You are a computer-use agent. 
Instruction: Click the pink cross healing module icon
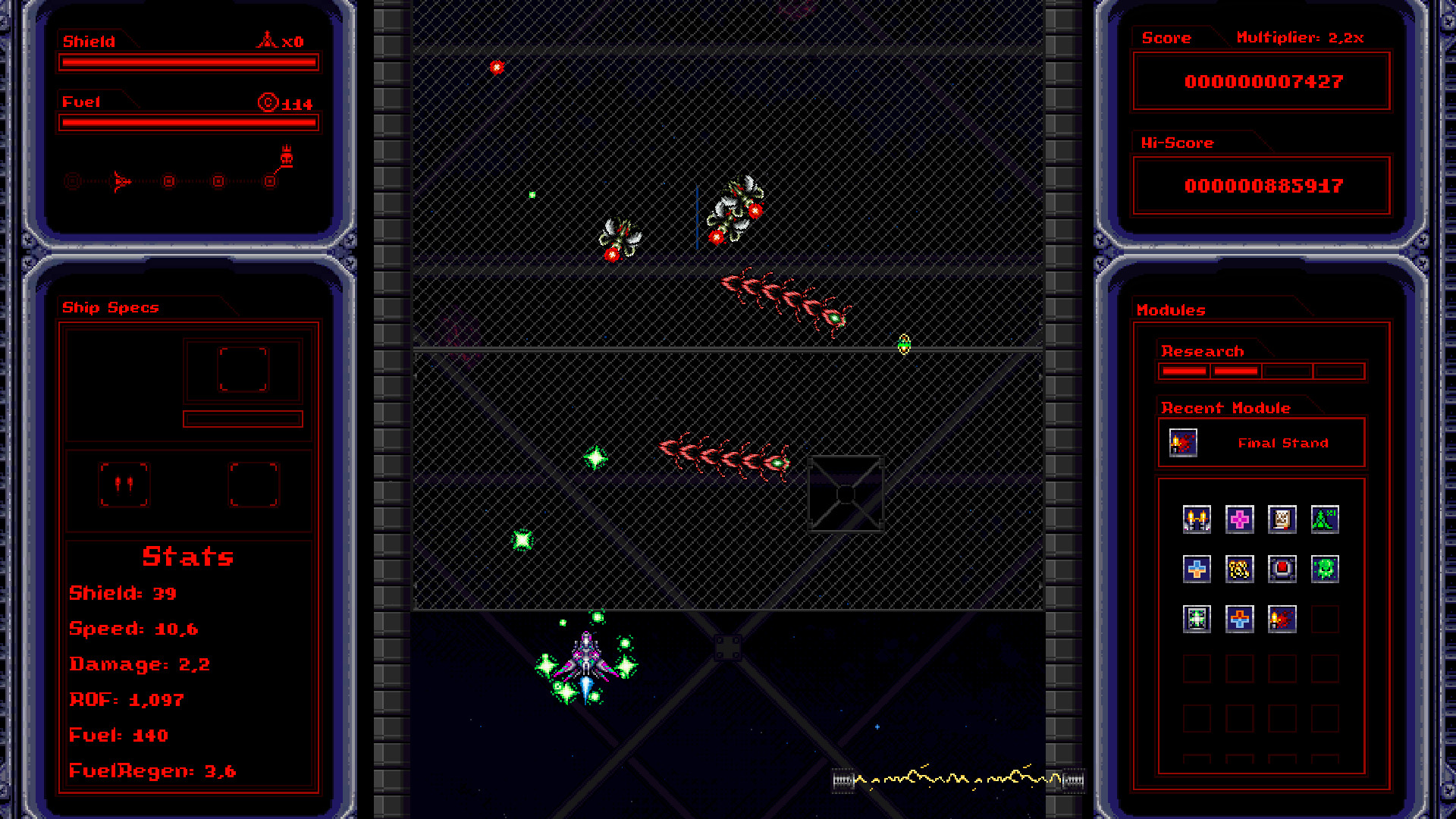(x=1240, y=519)
